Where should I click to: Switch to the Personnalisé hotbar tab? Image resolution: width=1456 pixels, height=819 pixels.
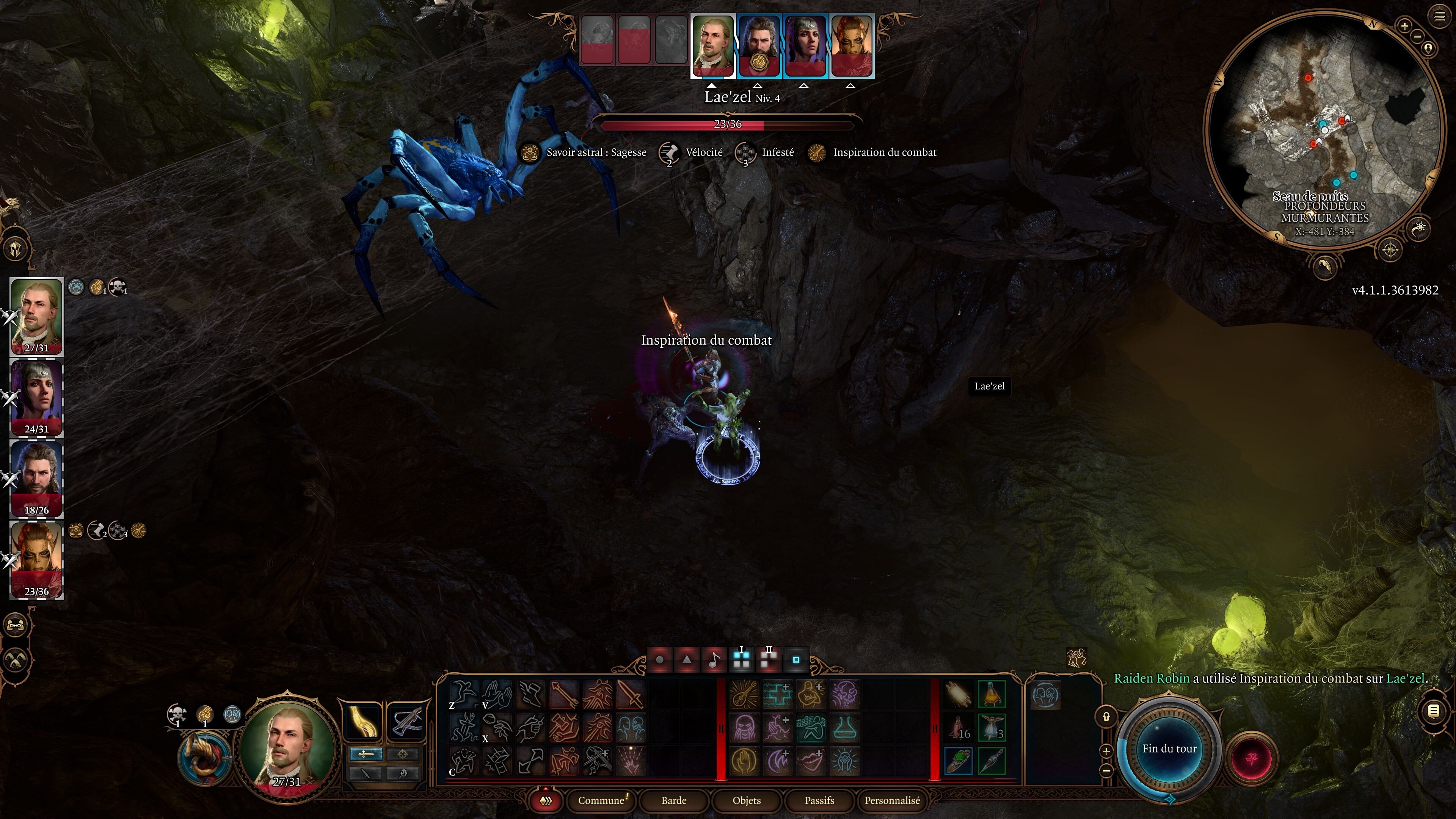[892, 800]
